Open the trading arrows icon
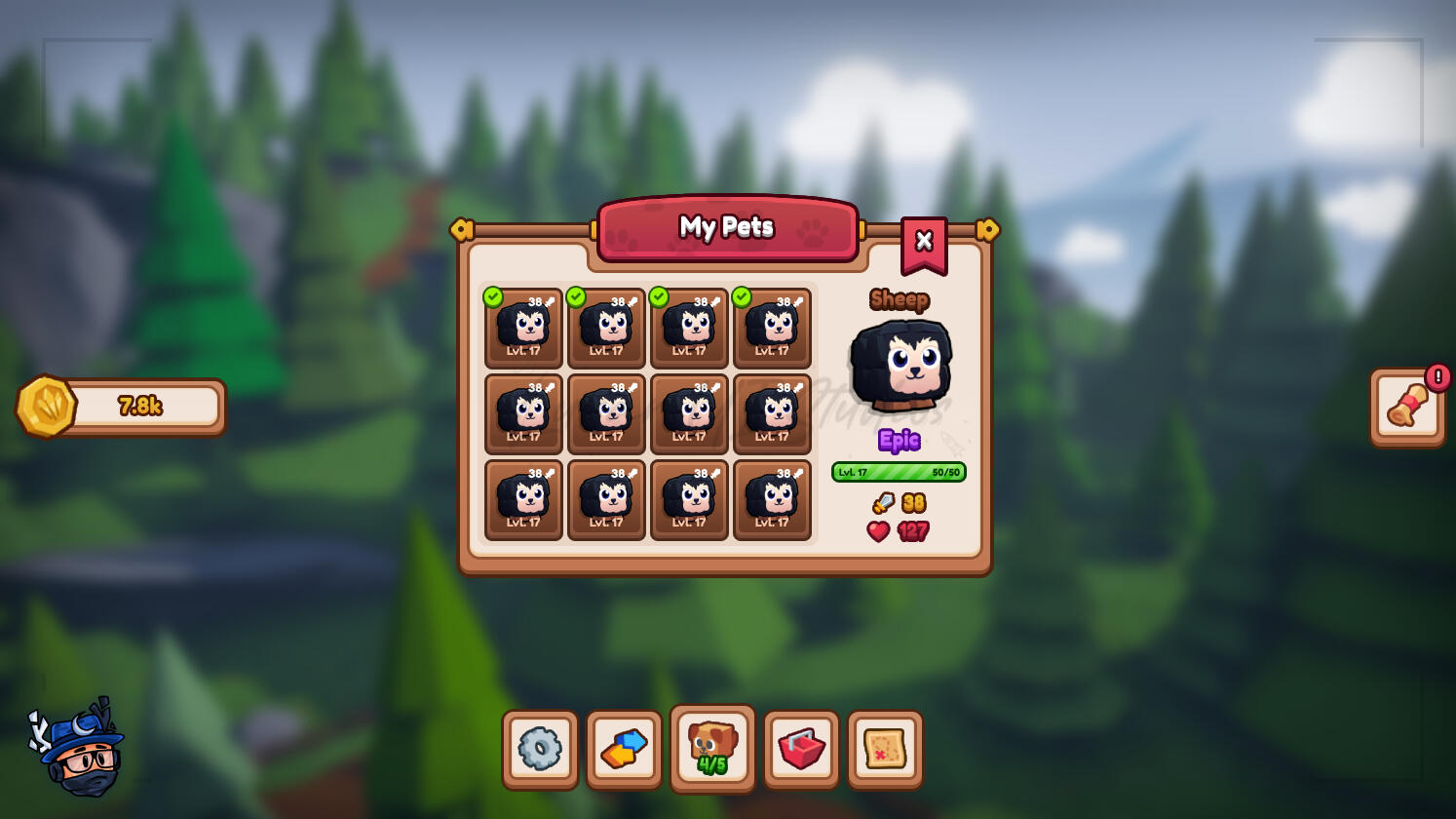1456x819 pixels. [625, 748]
